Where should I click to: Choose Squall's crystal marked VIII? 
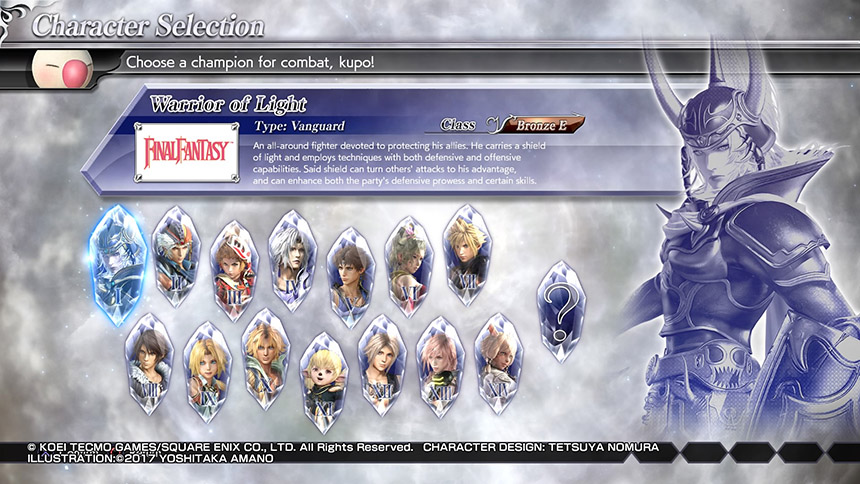pyautogui.click(x=150, y=364)
